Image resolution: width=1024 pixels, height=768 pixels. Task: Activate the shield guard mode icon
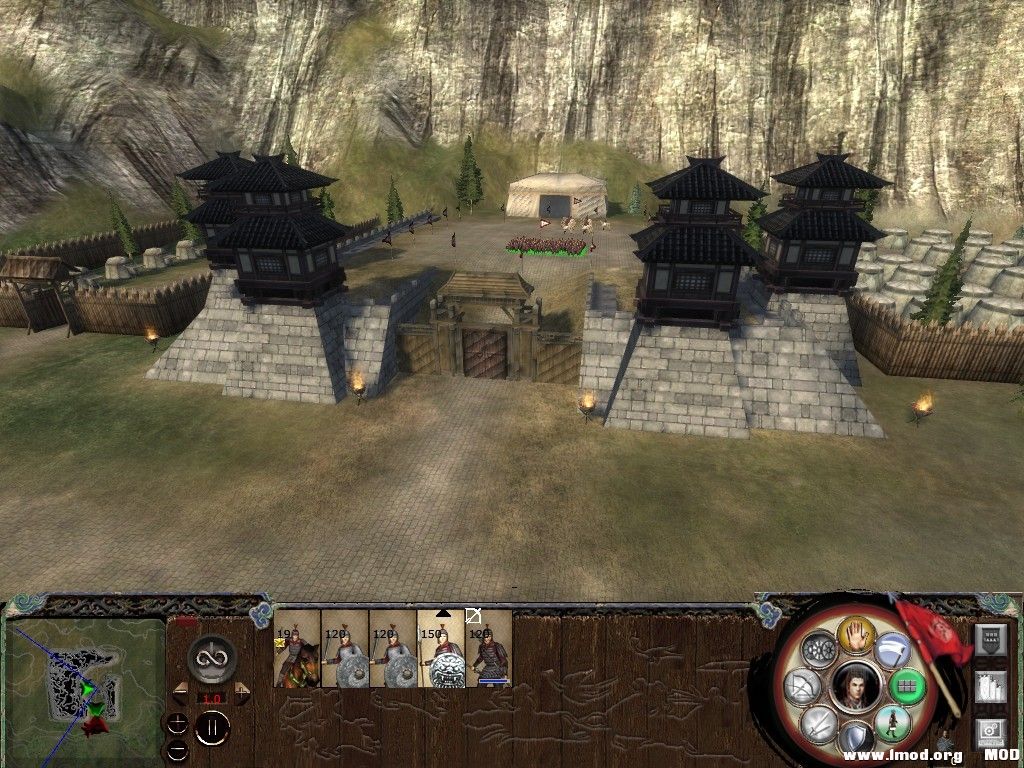click(855, 738)
